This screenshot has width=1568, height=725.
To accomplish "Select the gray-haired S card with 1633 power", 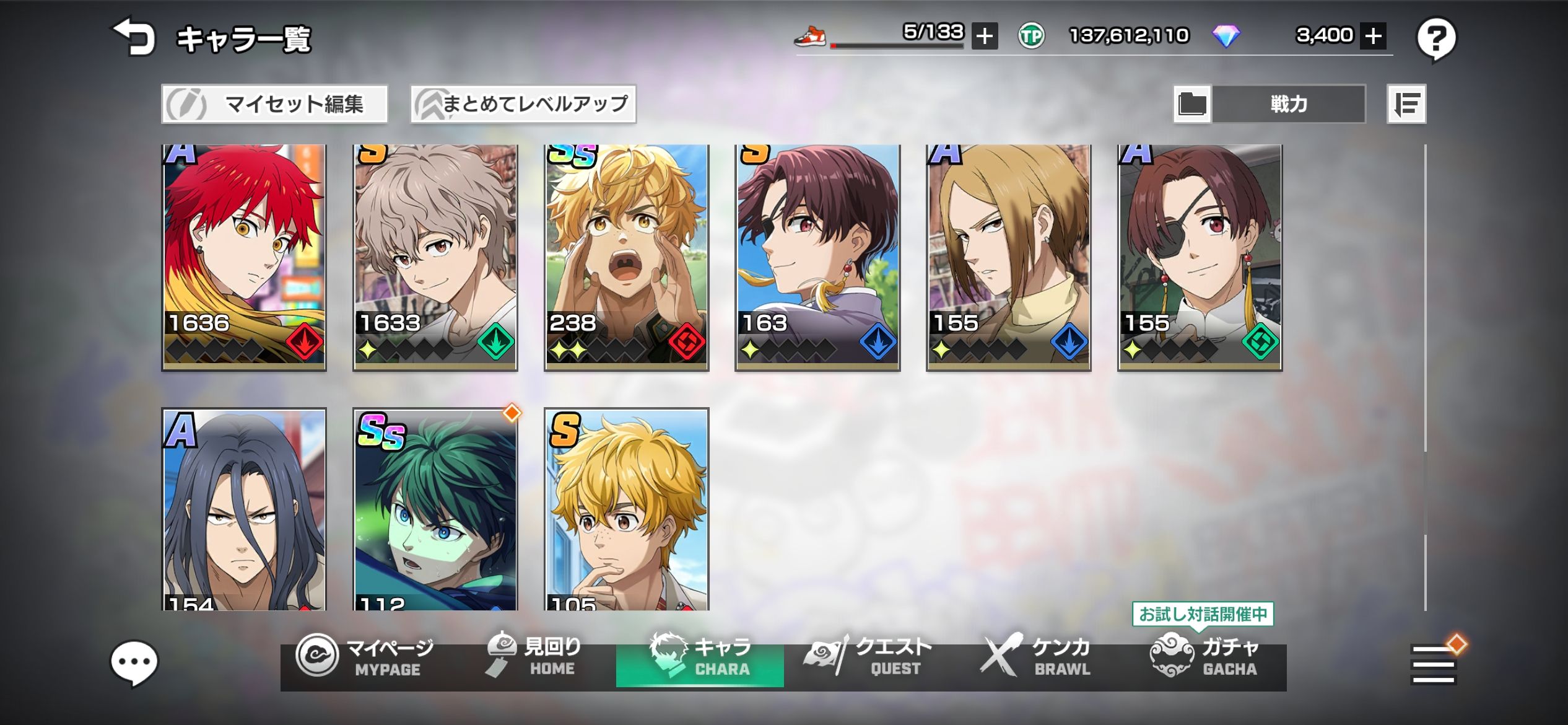I will (x=435, y=257).
